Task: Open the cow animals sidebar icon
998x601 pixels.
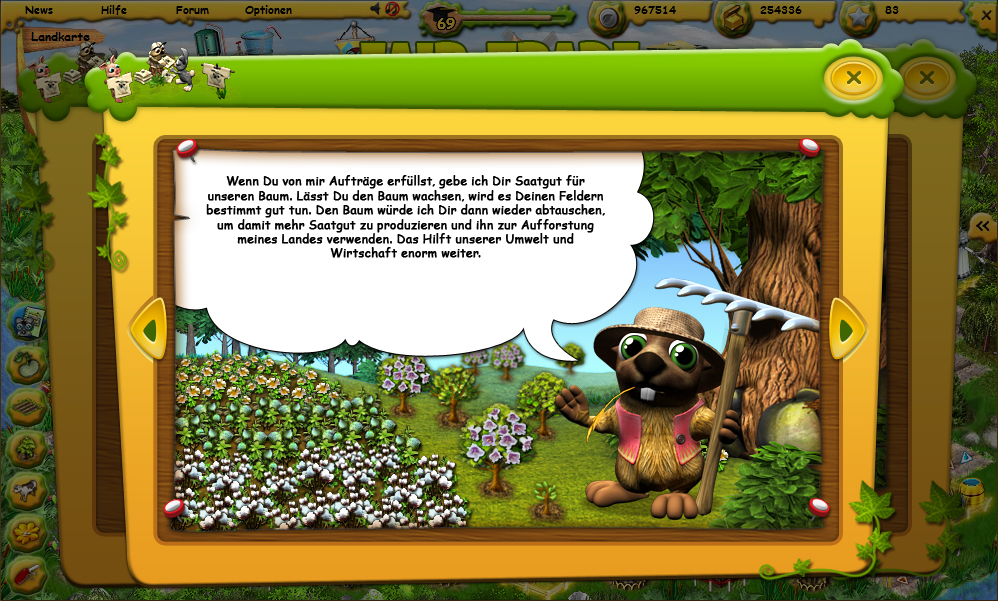Action: click(27, 491)
